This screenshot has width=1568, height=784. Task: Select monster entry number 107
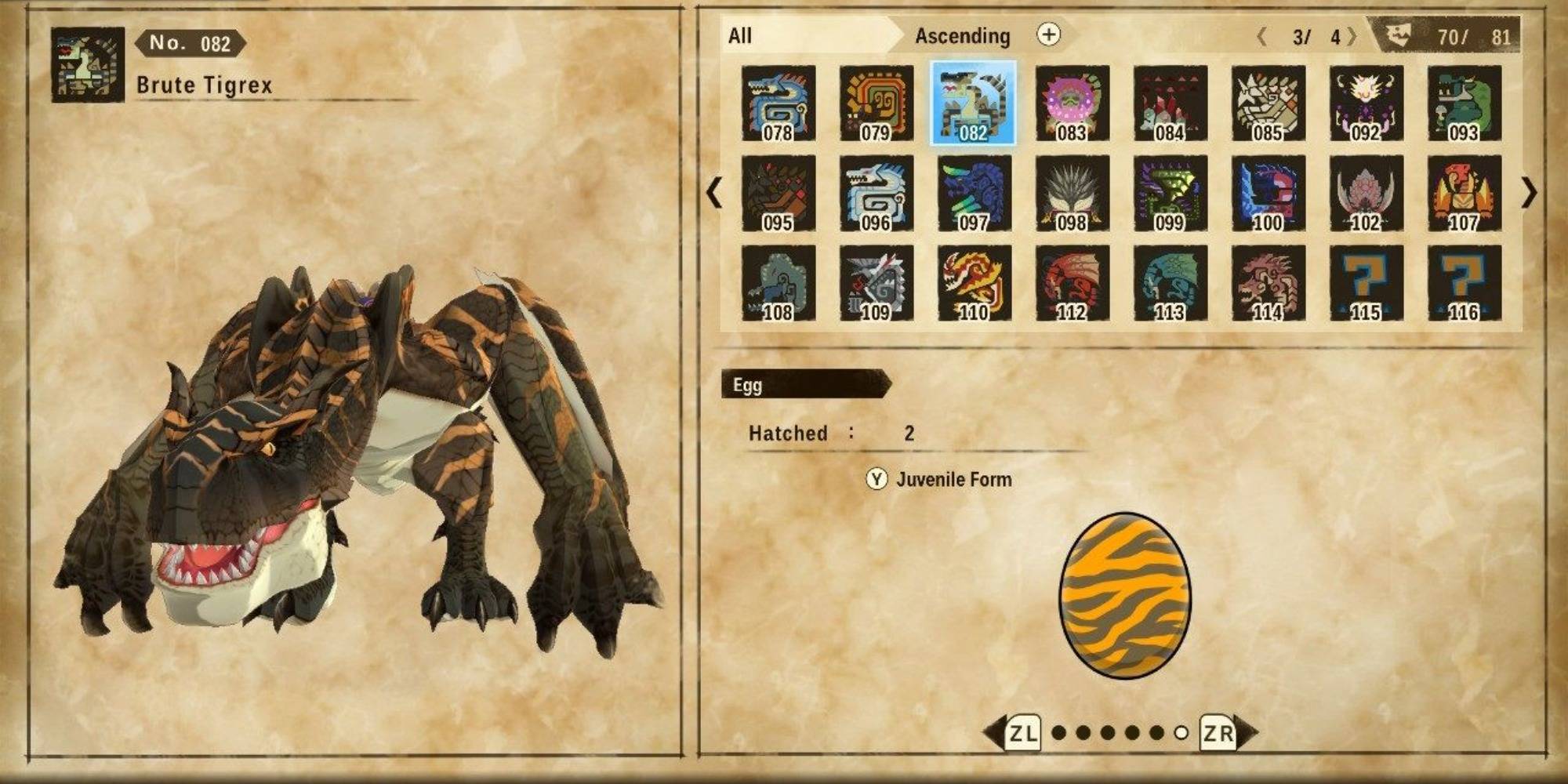click(x=1464, y=194)
